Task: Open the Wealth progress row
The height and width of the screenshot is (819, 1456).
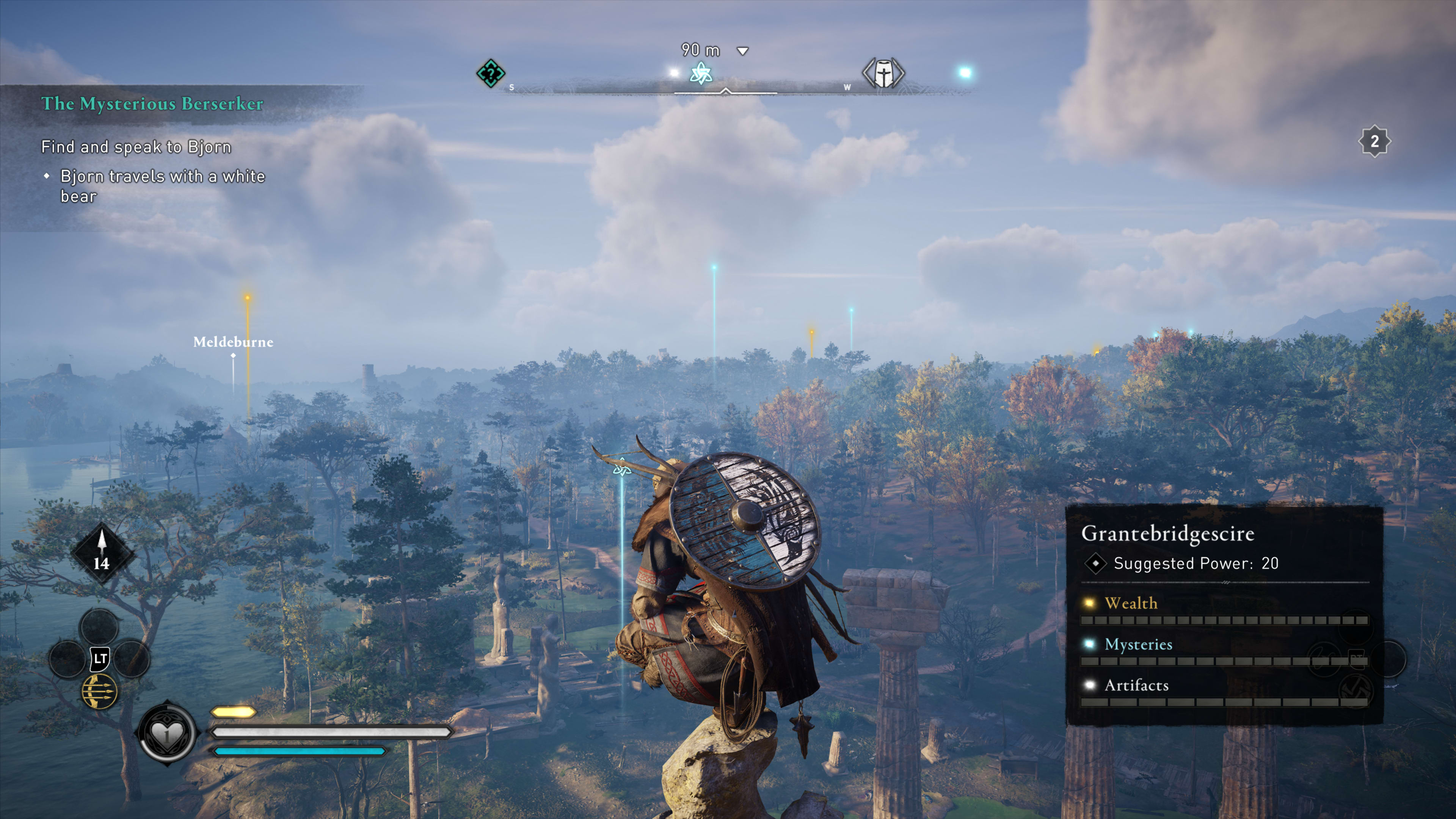Action: 1224,610
